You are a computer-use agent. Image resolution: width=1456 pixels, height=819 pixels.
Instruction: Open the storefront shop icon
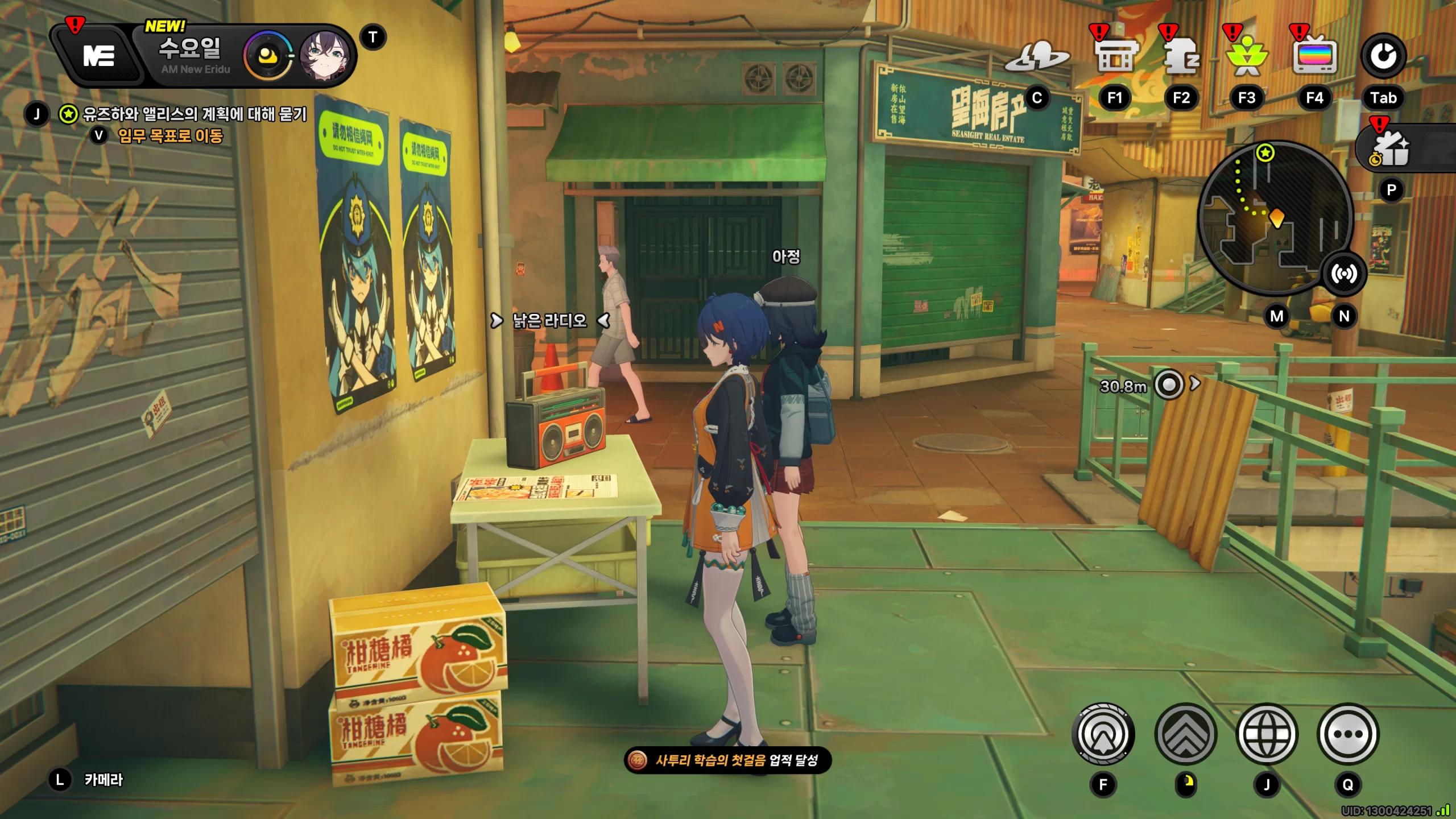coord(1116,57)
